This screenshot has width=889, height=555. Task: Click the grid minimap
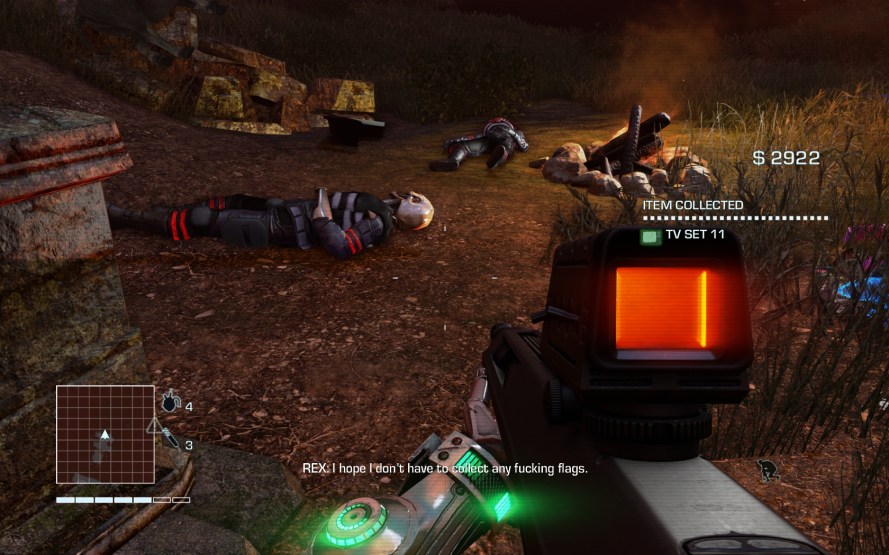[105, 434]
